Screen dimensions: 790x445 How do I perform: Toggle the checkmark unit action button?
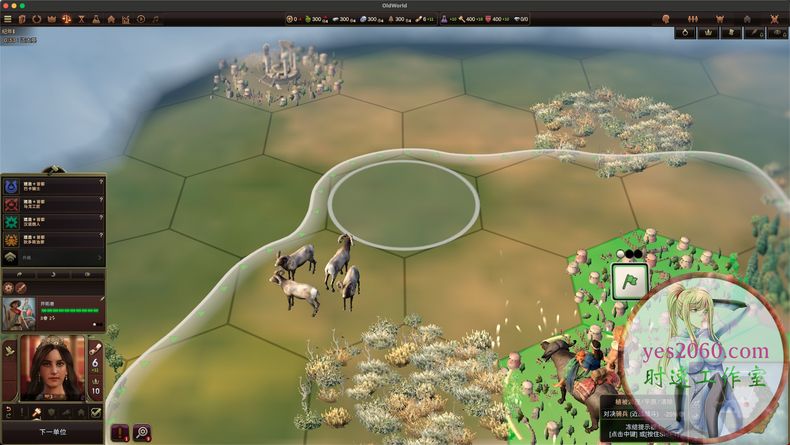(96, 412)
